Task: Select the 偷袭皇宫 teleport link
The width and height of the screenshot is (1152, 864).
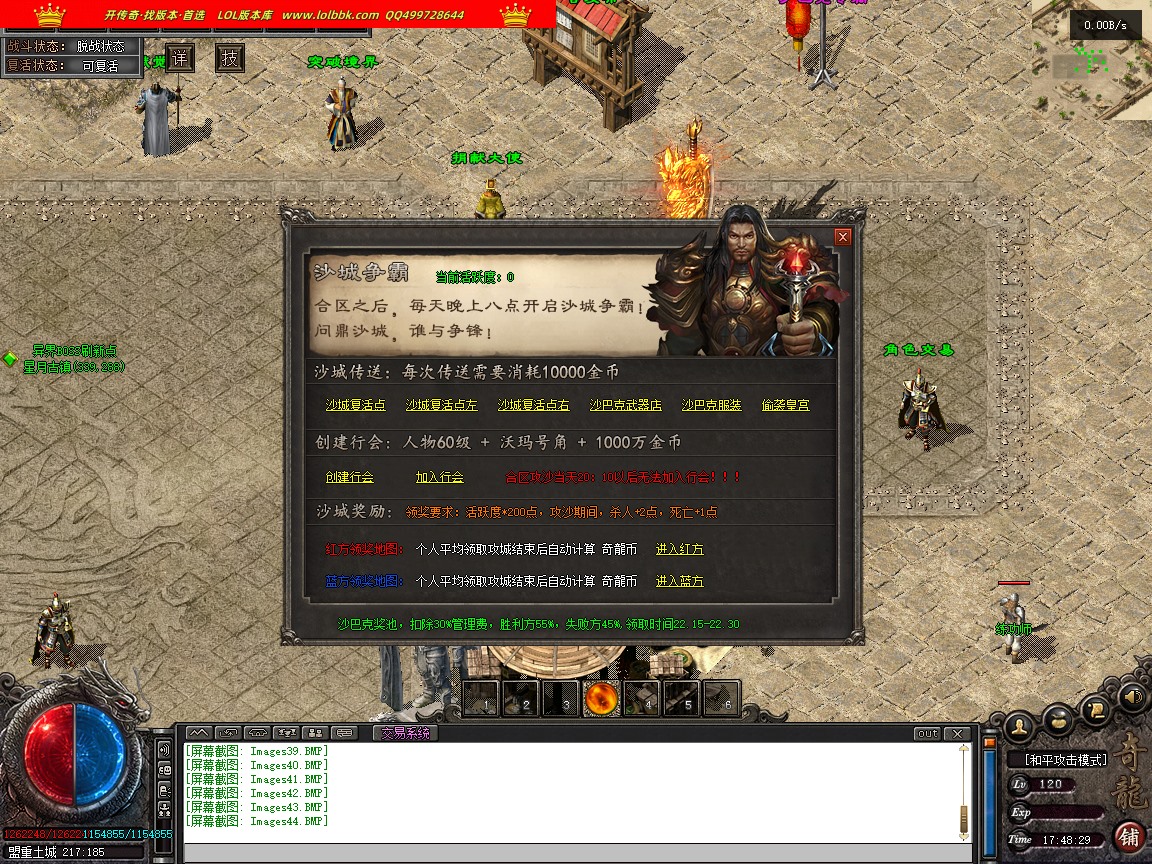Action: 785,405
